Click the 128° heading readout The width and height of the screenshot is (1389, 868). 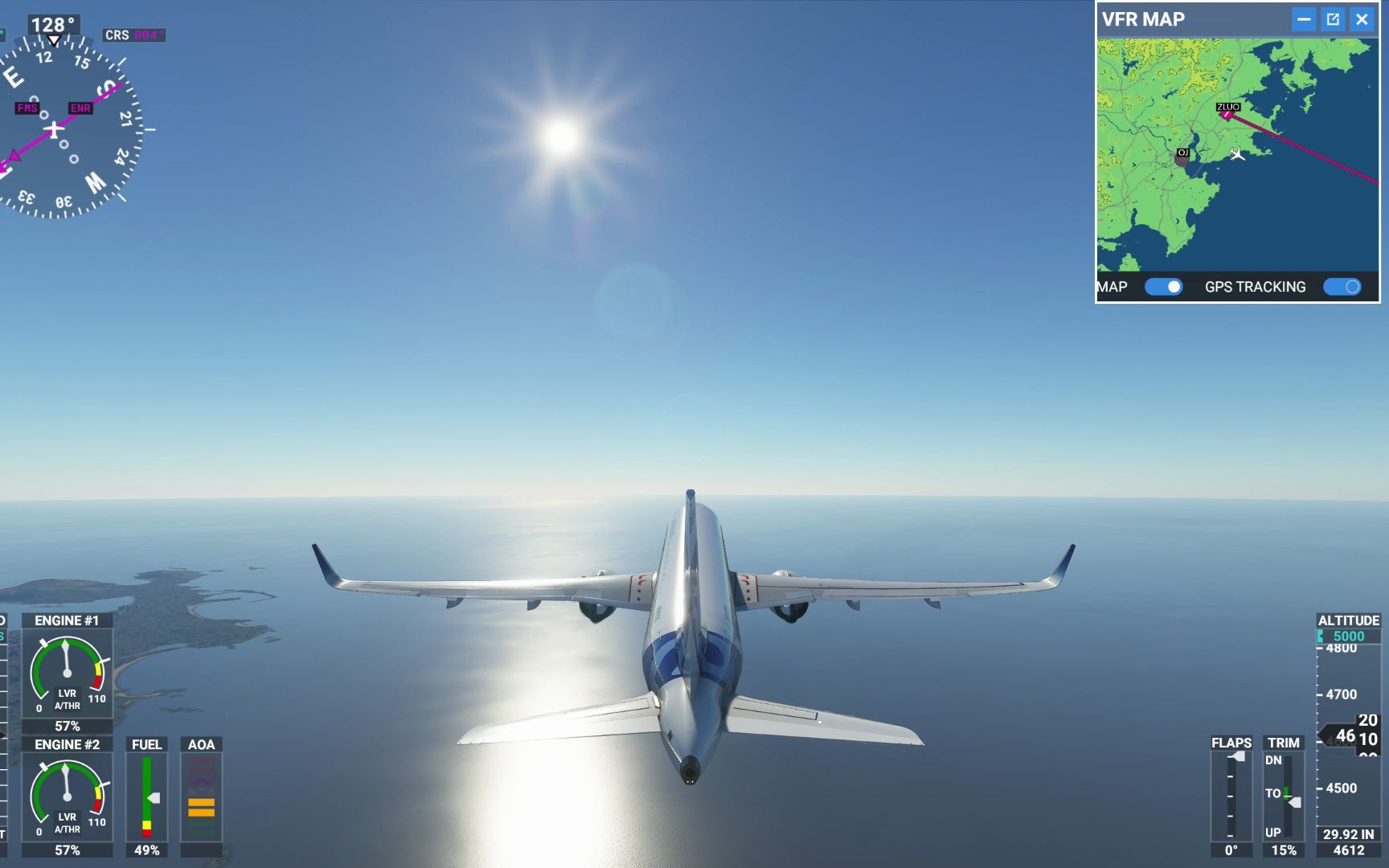pyautogui.click(x=51, y=25)
